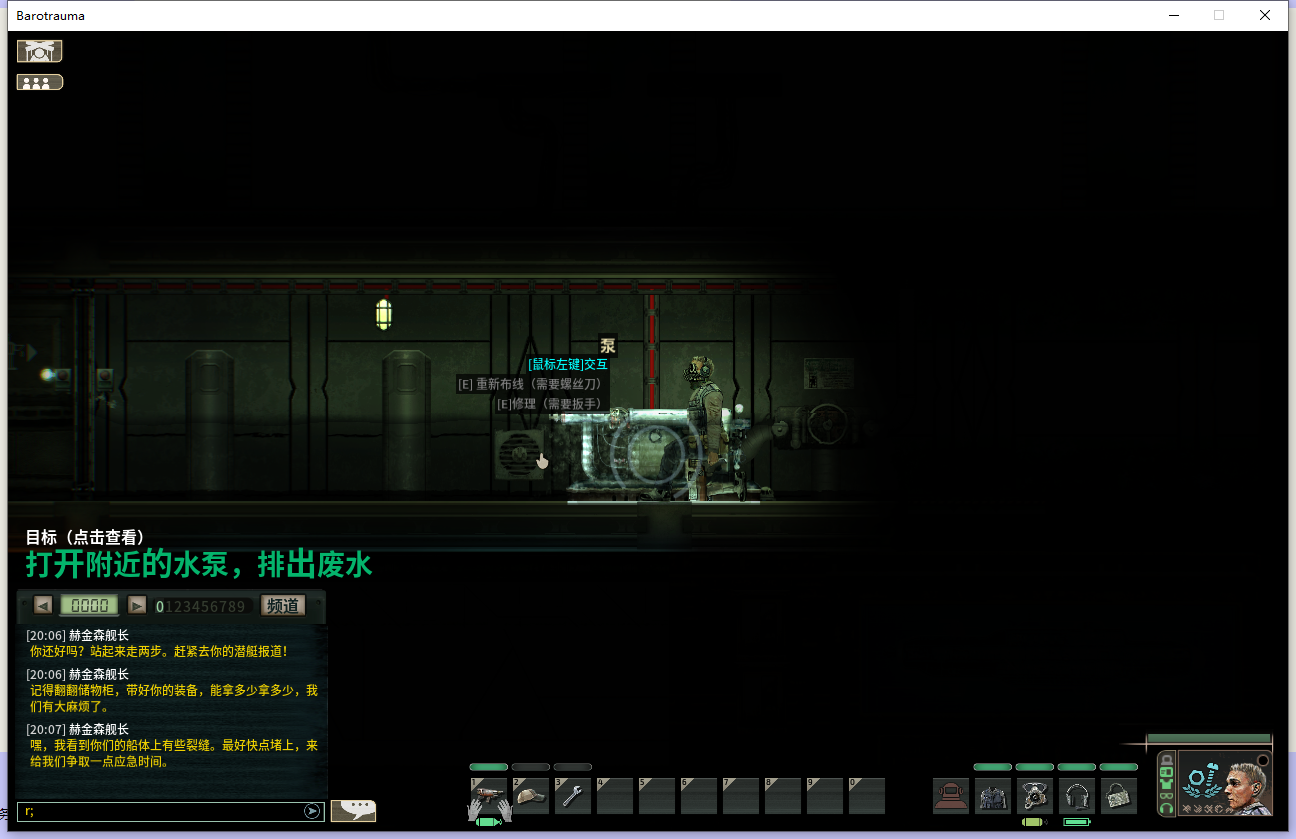The image size is (1296, 839).
Task: Toggle the chat box speech bubble button
Action: pyautogui.click(x=353, y=810)
